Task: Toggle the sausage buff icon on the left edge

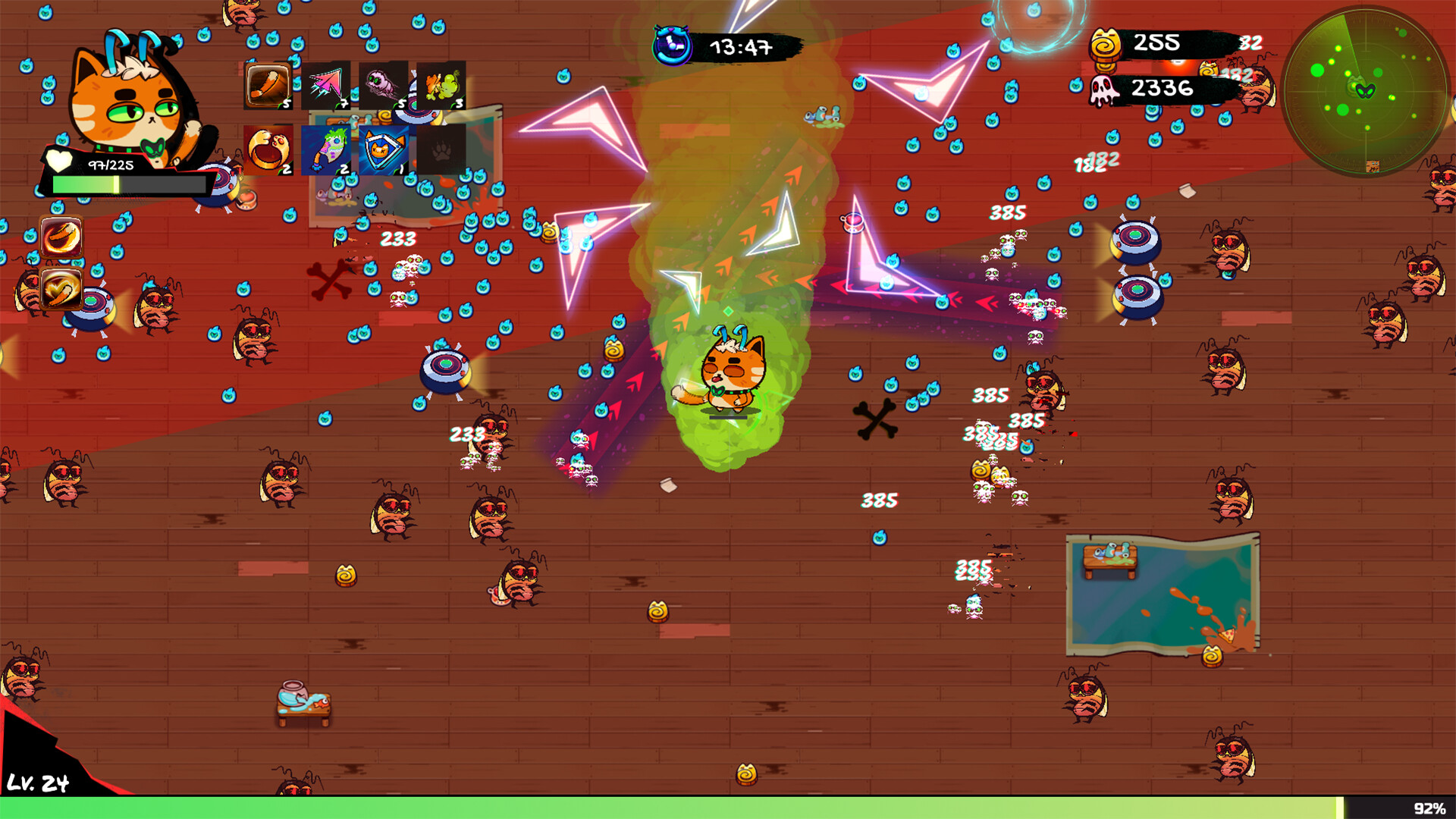Action: pos(61,237)
